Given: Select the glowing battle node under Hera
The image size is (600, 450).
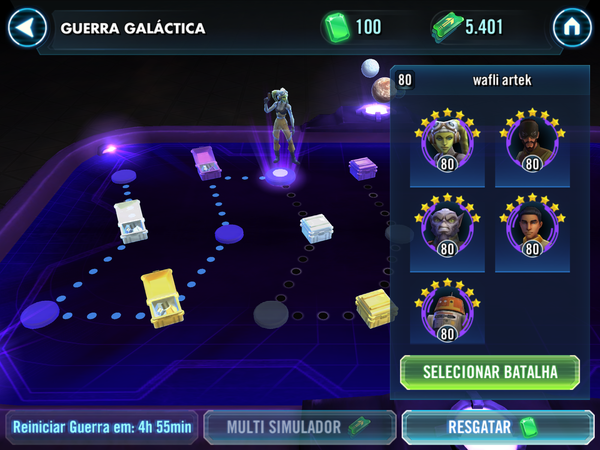Looking at the screenshot, I should (280, 174).
